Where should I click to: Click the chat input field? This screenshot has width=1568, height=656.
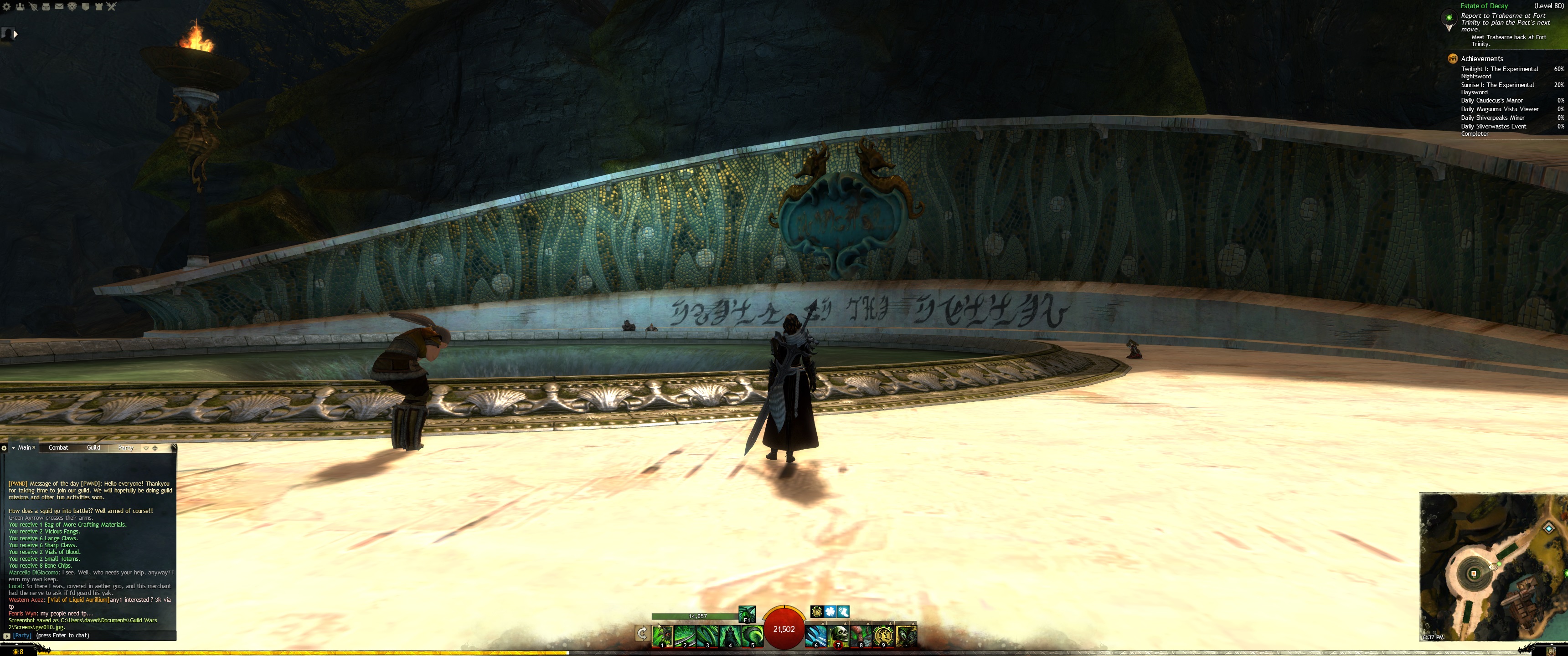click(91, 635)
